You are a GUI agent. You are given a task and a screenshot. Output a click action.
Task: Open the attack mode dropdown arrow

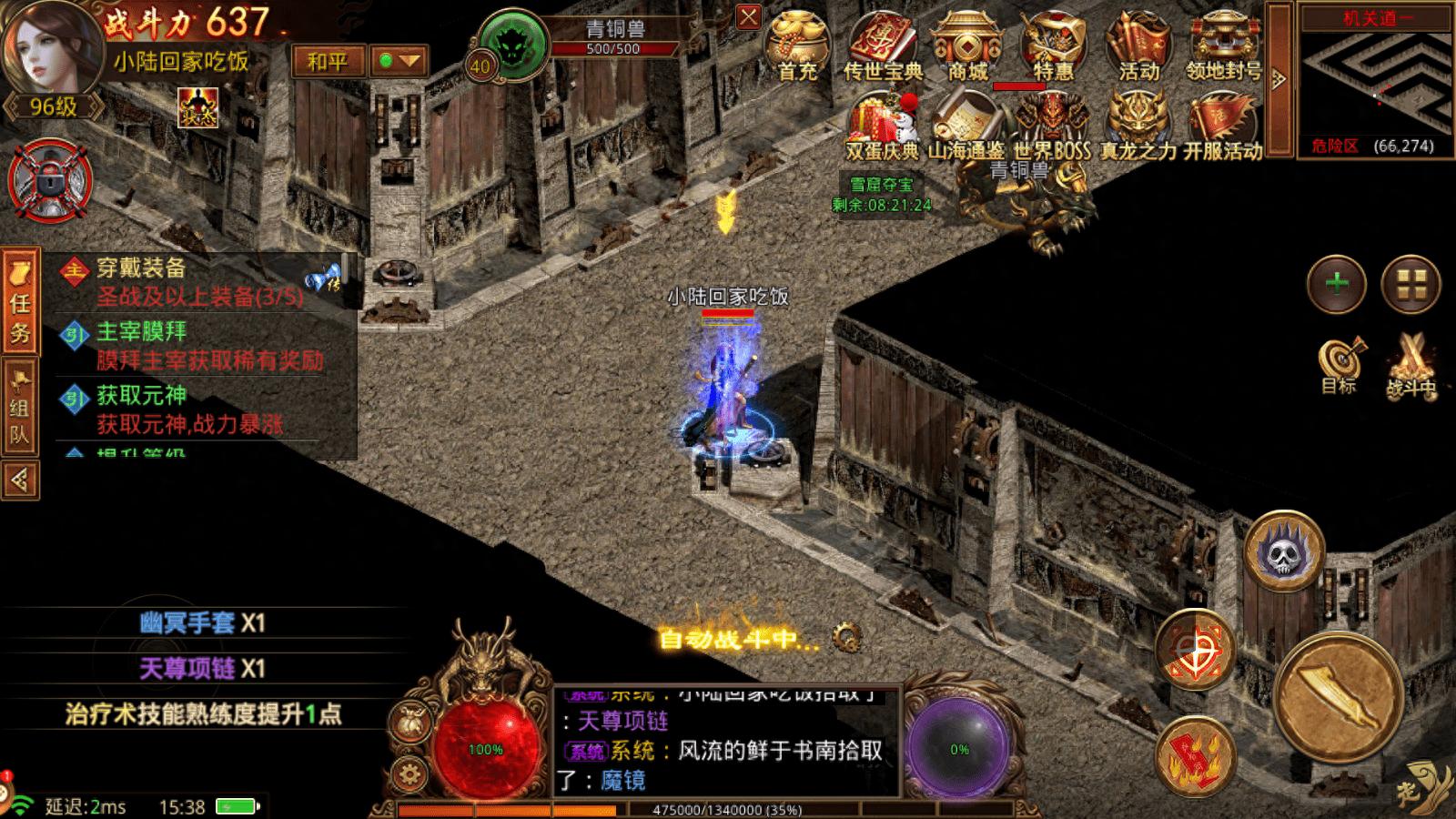click(399, 62)
